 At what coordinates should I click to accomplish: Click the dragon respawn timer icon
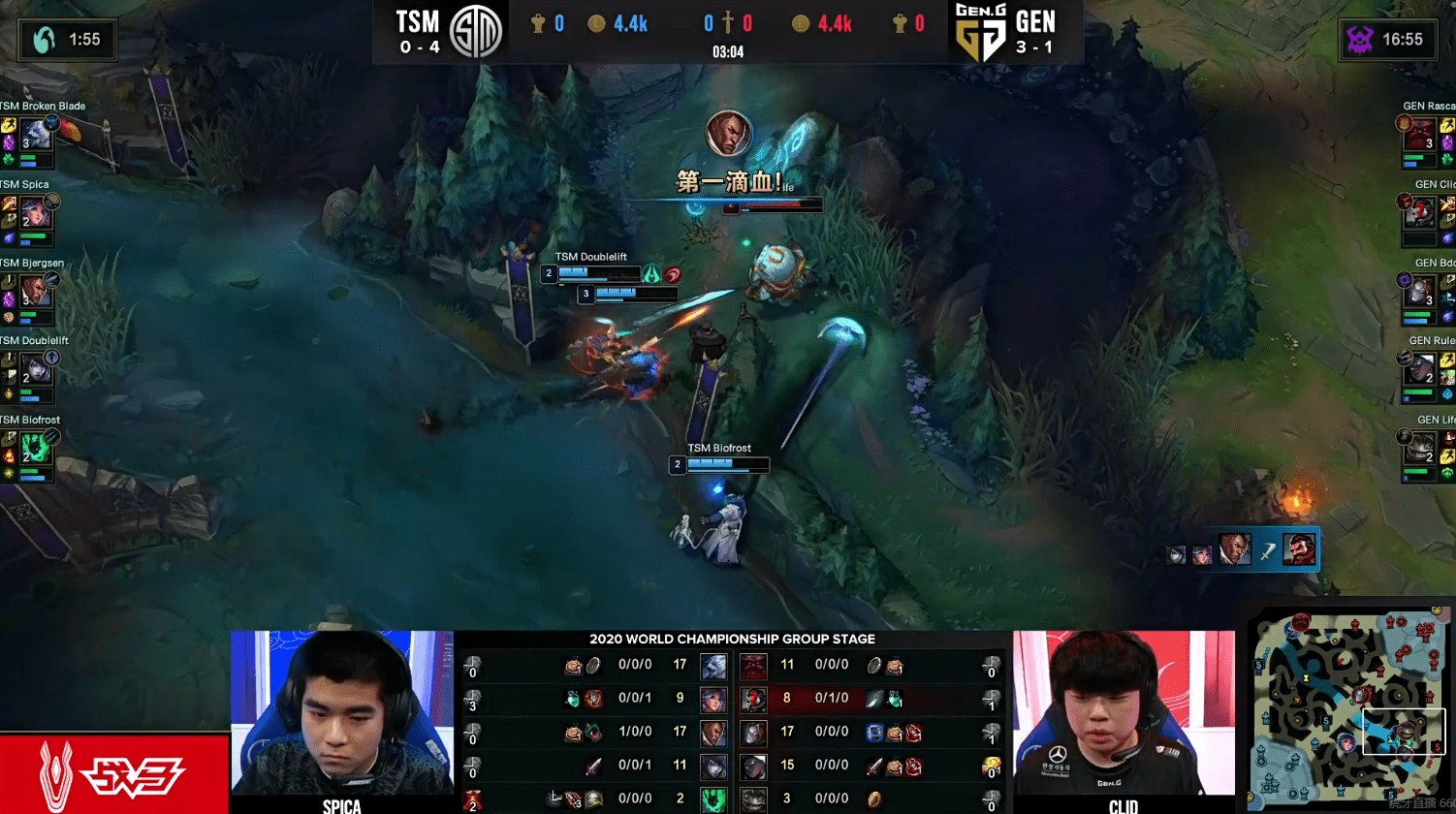pos(45,40)
